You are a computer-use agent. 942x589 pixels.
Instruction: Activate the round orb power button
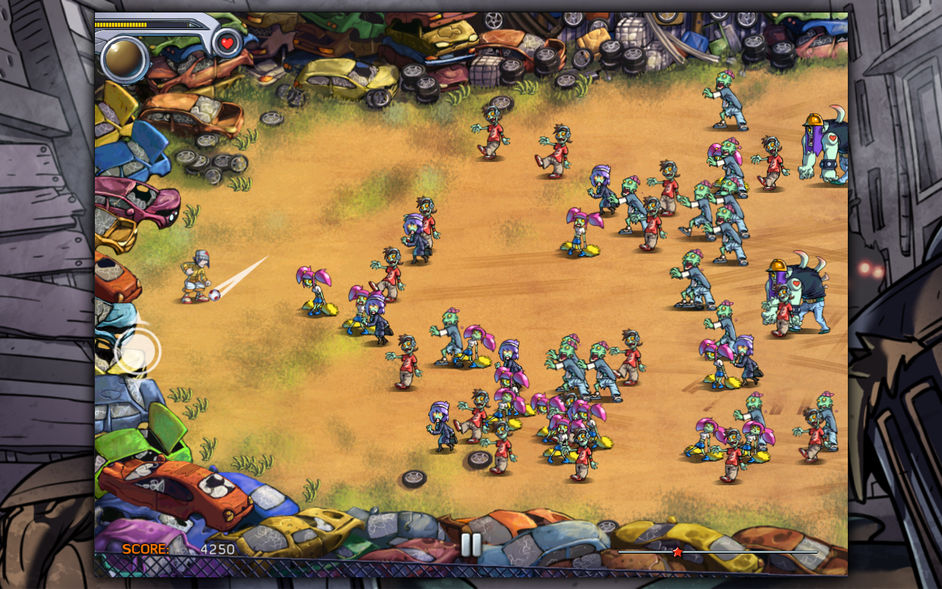pos(125,58)
